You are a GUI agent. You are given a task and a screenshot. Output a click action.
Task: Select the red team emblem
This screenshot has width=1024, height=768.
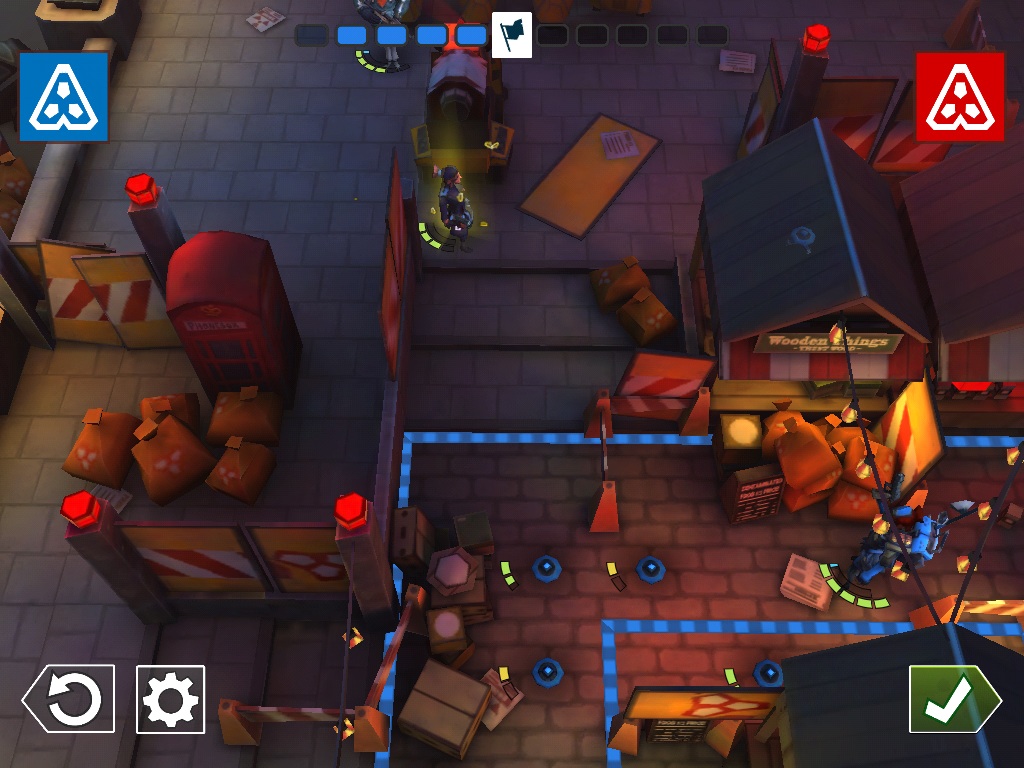960,96
